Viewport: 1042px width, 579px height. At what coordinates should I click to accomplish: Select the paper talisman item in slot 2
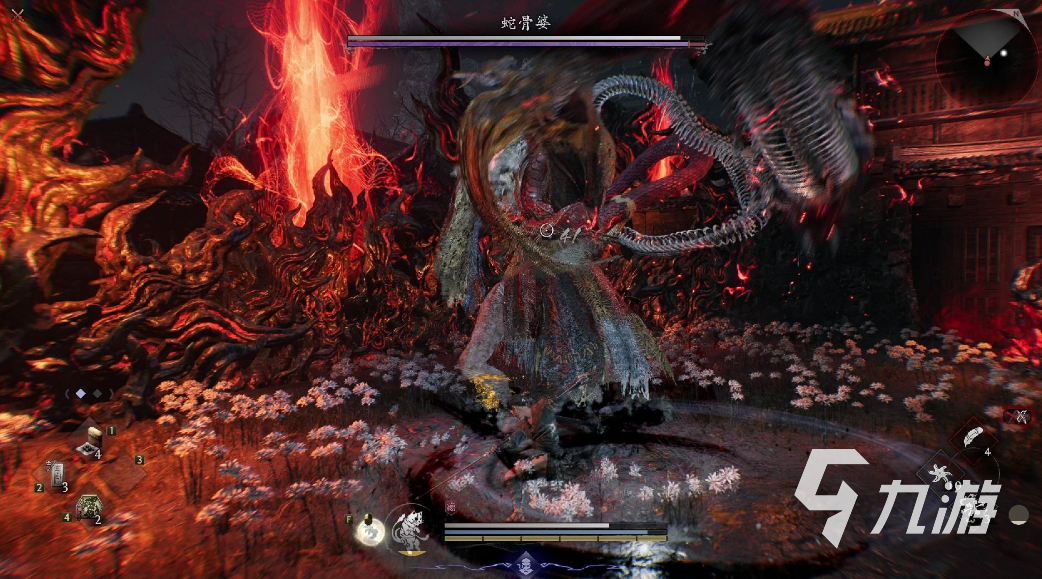coord(55,474)
